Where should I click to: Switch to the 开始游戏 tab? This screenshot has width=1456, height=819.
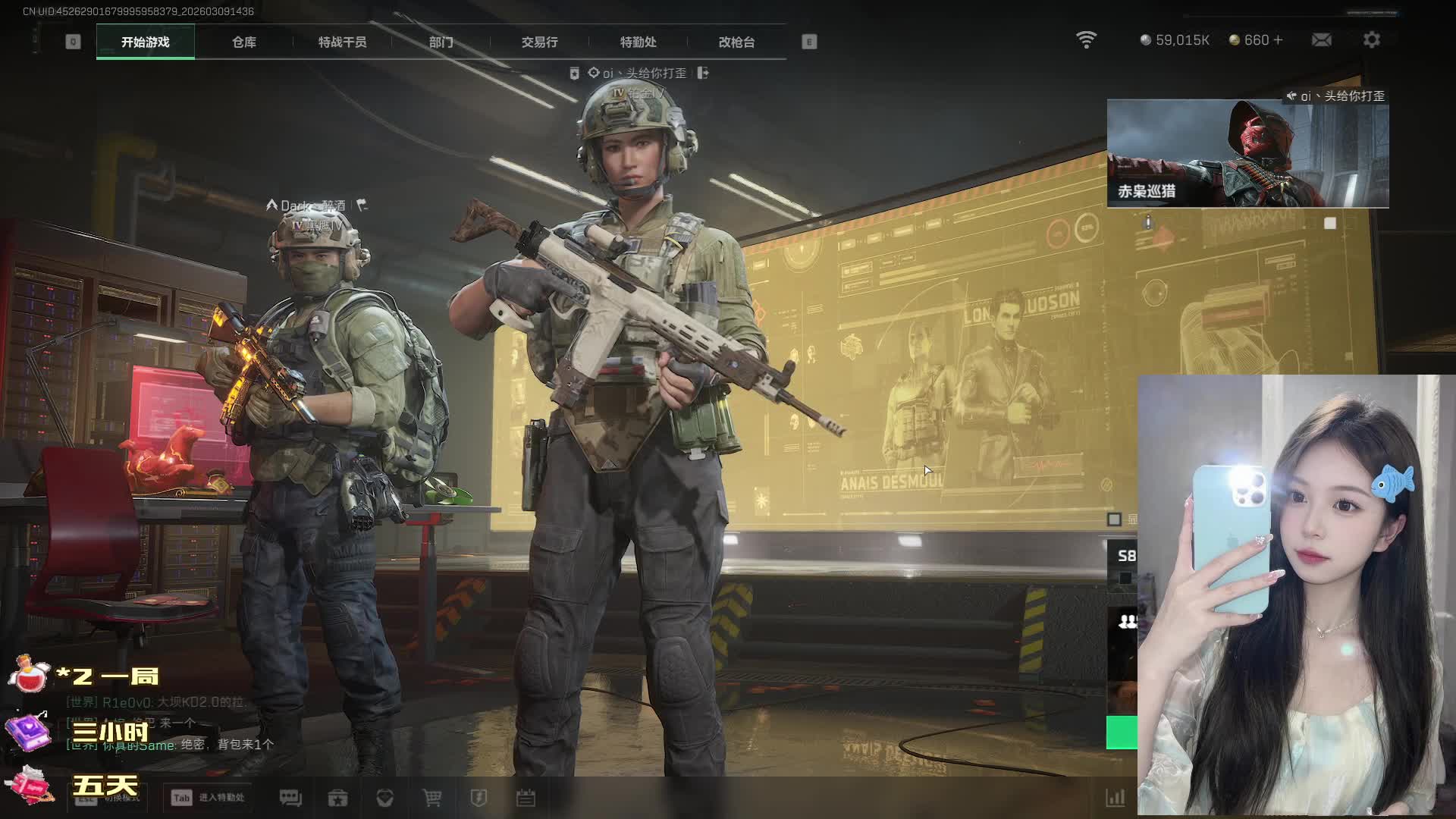pos(145,42)
